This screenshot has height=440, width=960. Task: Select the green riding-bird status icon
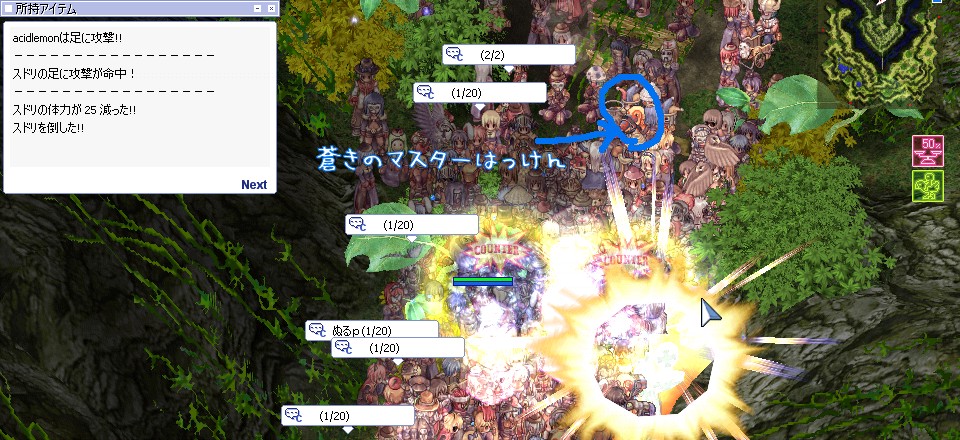(x=926, y=187)
